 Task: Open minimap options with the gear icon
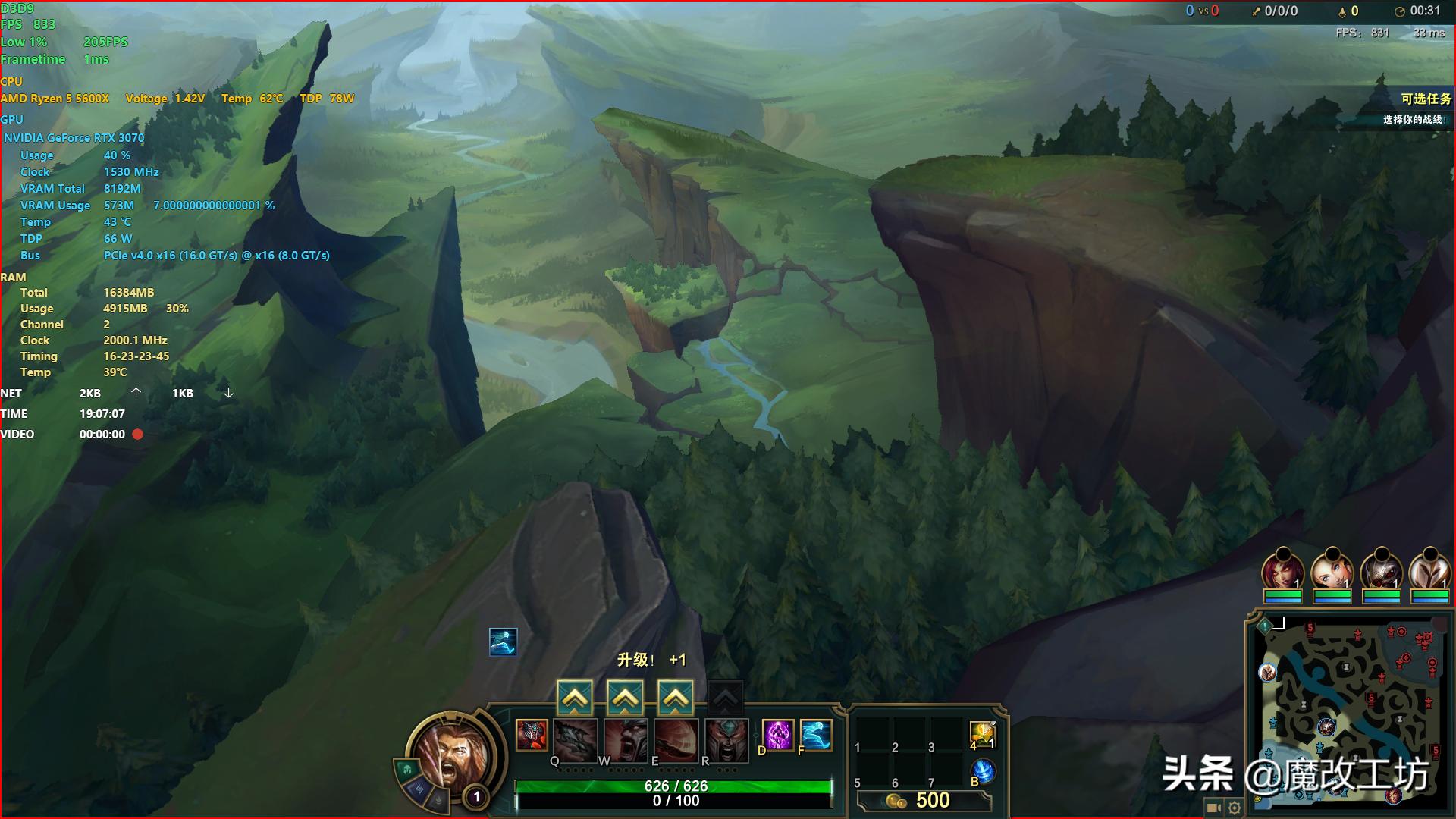coord(1235,808)
